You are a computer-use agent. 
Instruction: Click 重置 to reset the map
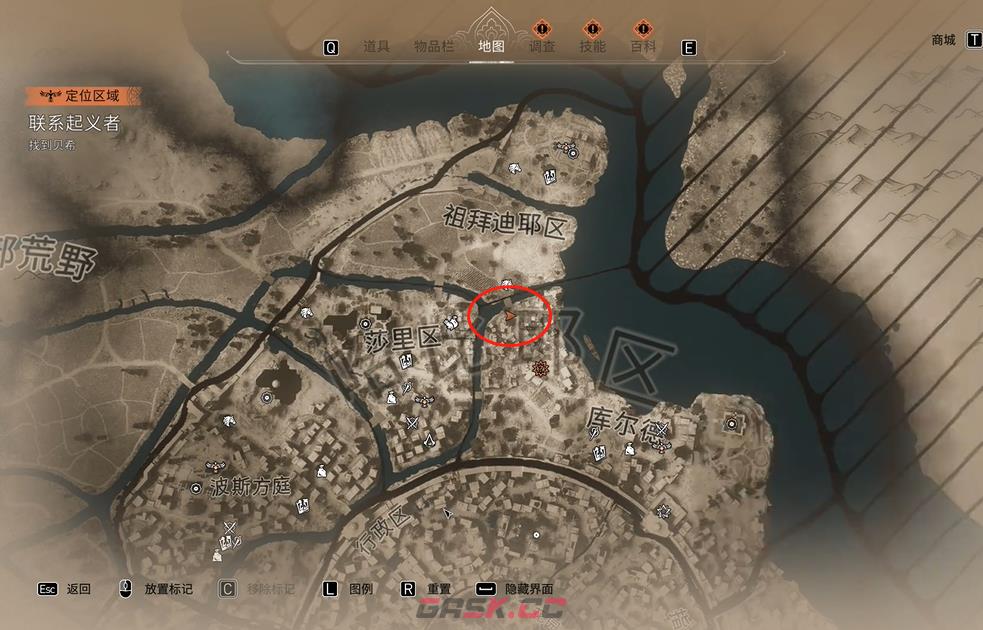pos(438,589)
